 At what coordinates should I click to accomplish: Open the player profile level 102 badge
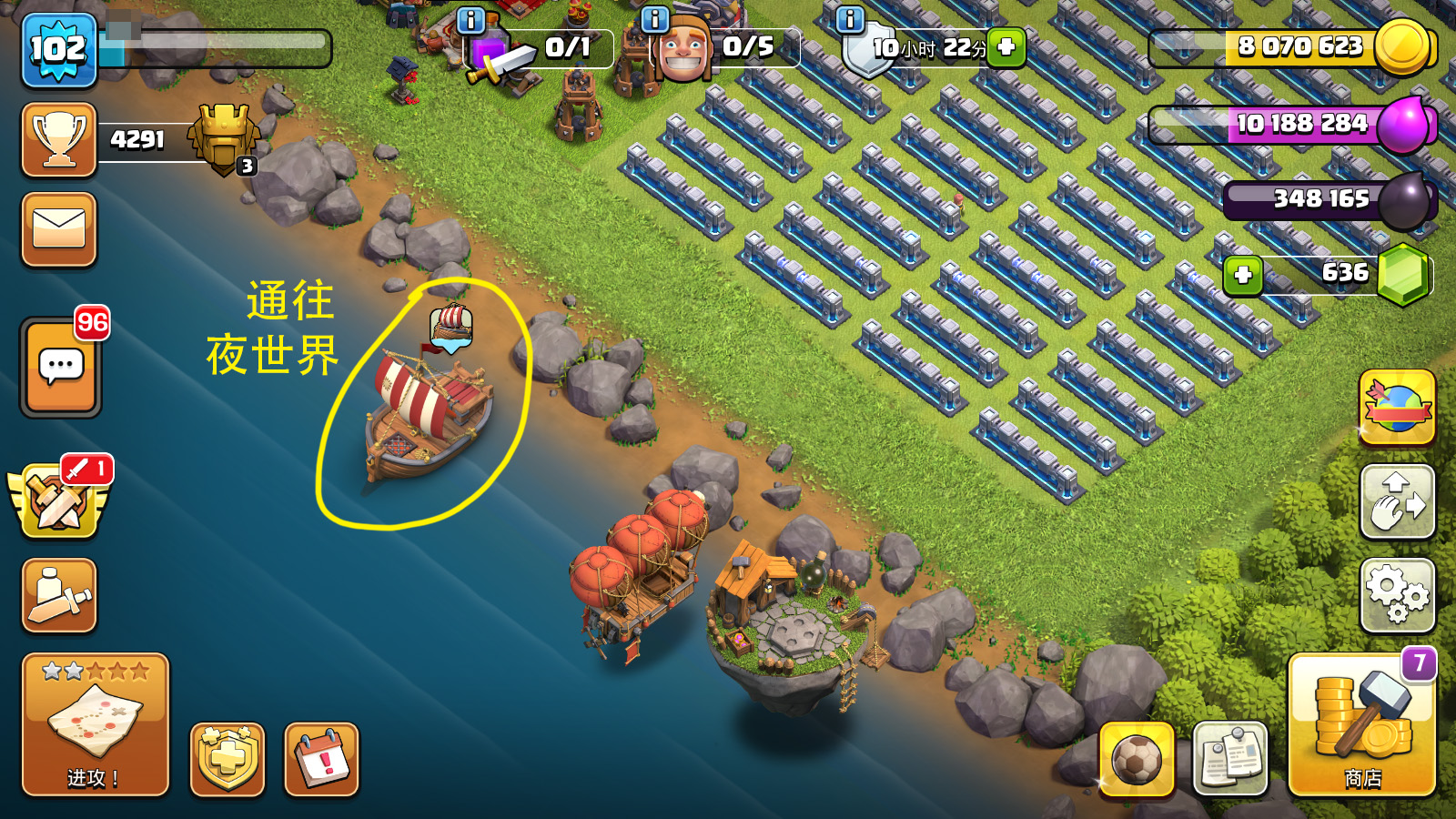coord(59,49)
